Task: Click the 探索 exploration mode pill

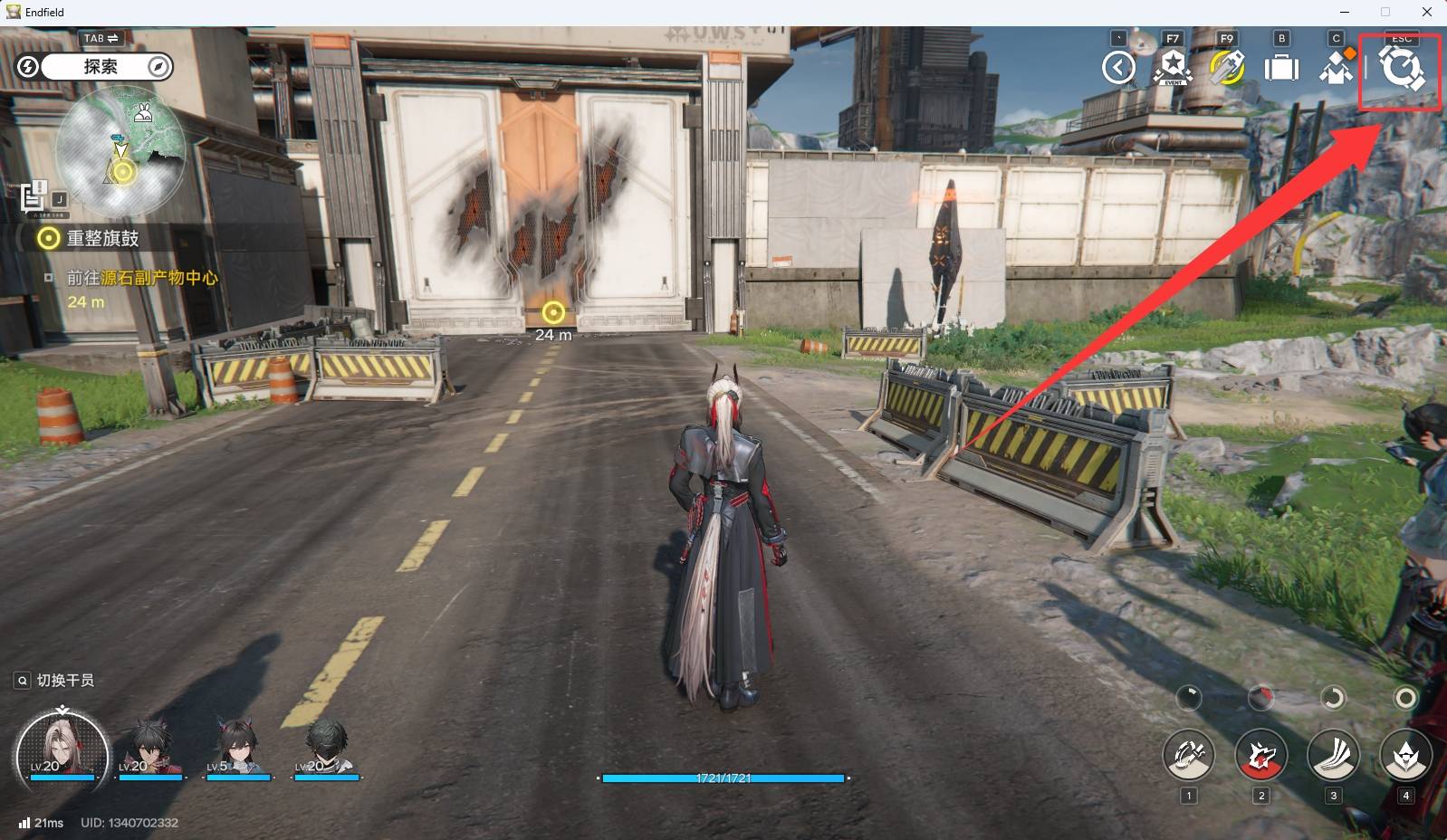Action: [101, 67]
